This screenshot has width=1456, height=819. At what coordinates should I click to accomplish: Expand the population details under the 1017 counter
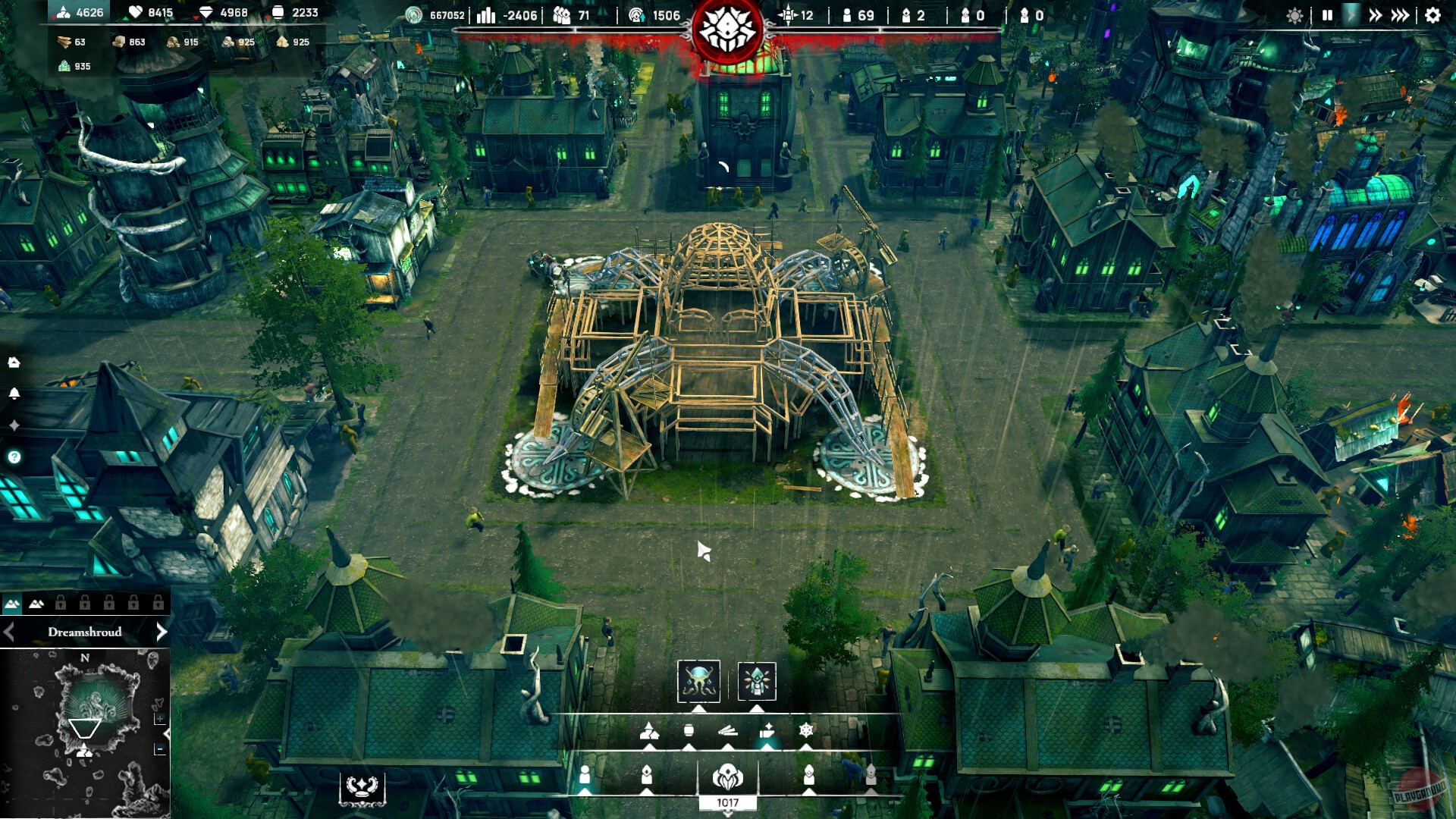point(727,814)
